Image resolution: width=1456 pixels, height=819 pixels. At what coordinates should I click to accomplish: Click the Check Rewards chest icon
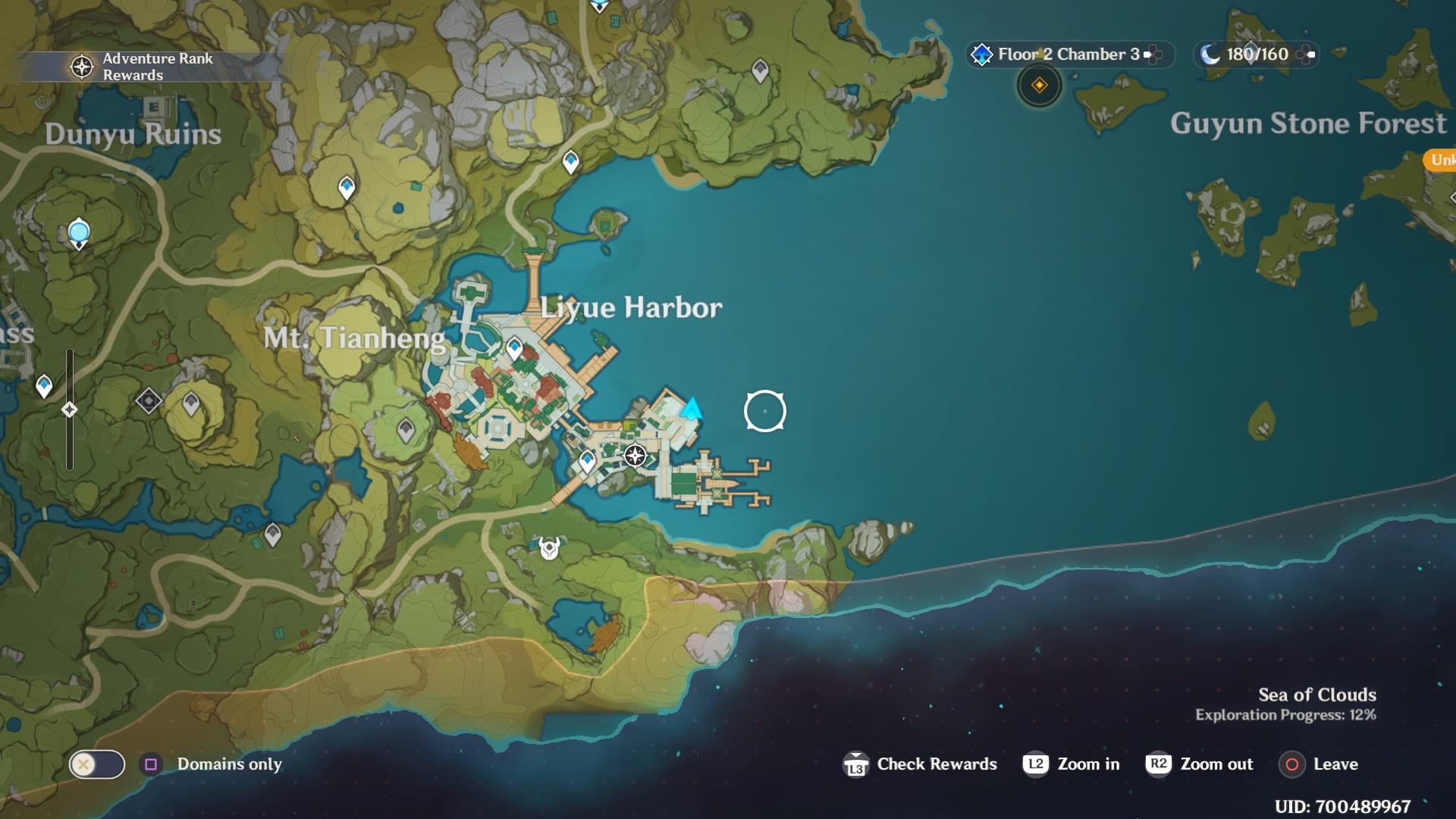click(856, 764)
